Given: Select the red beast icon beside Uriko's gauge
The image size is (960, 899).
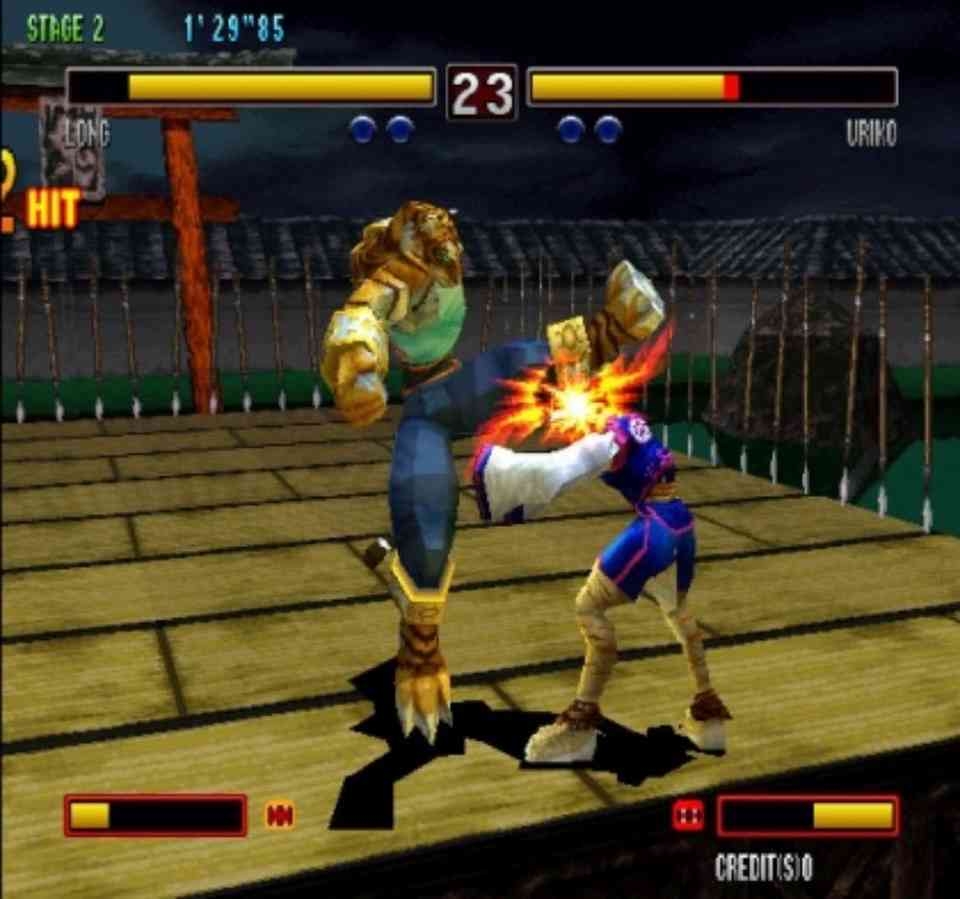Looking at the screenshot, I should point(688,815).
